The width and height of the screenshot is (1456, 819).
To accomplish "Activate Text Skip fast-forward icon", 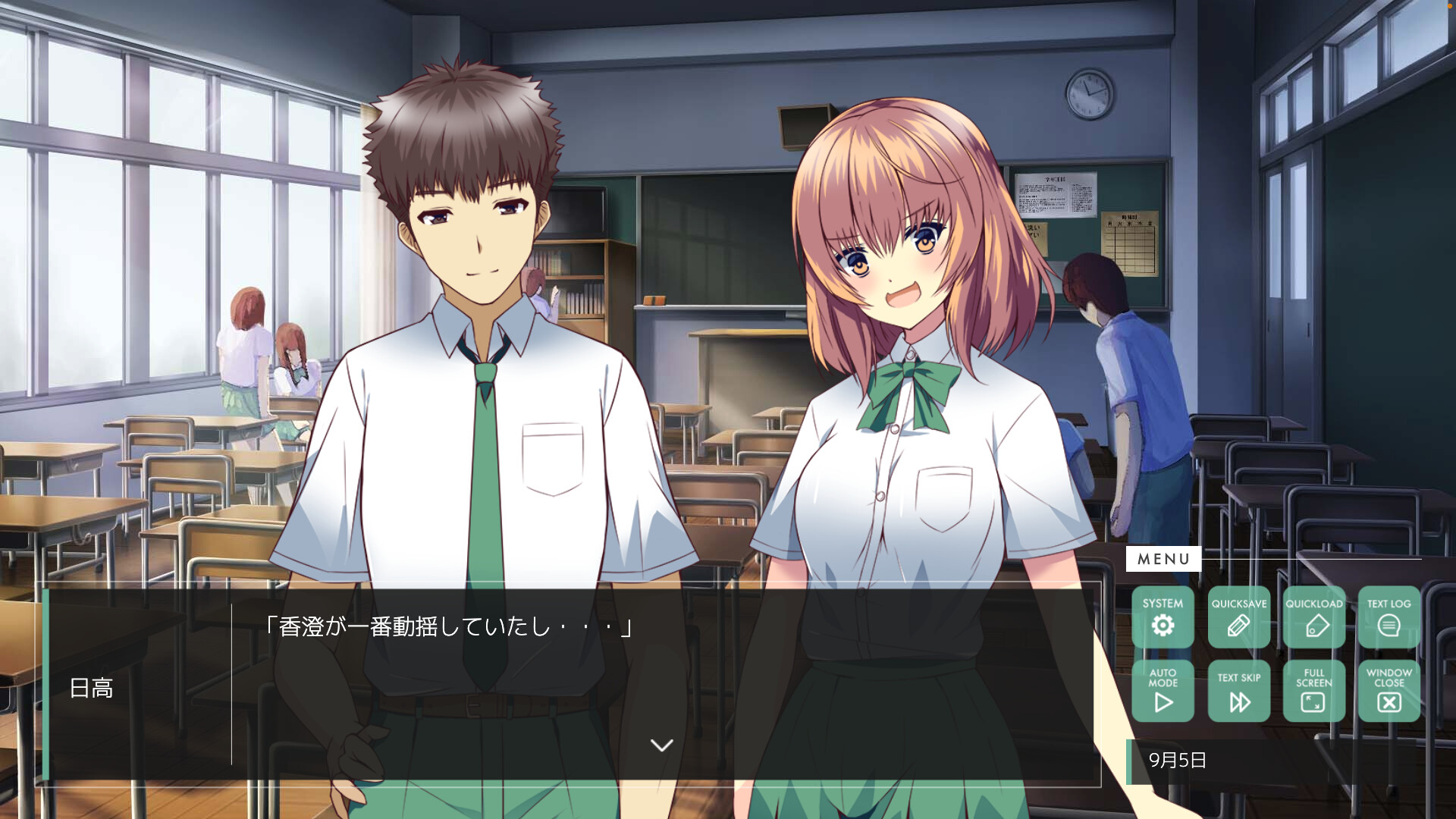I will click(1238, 701).
